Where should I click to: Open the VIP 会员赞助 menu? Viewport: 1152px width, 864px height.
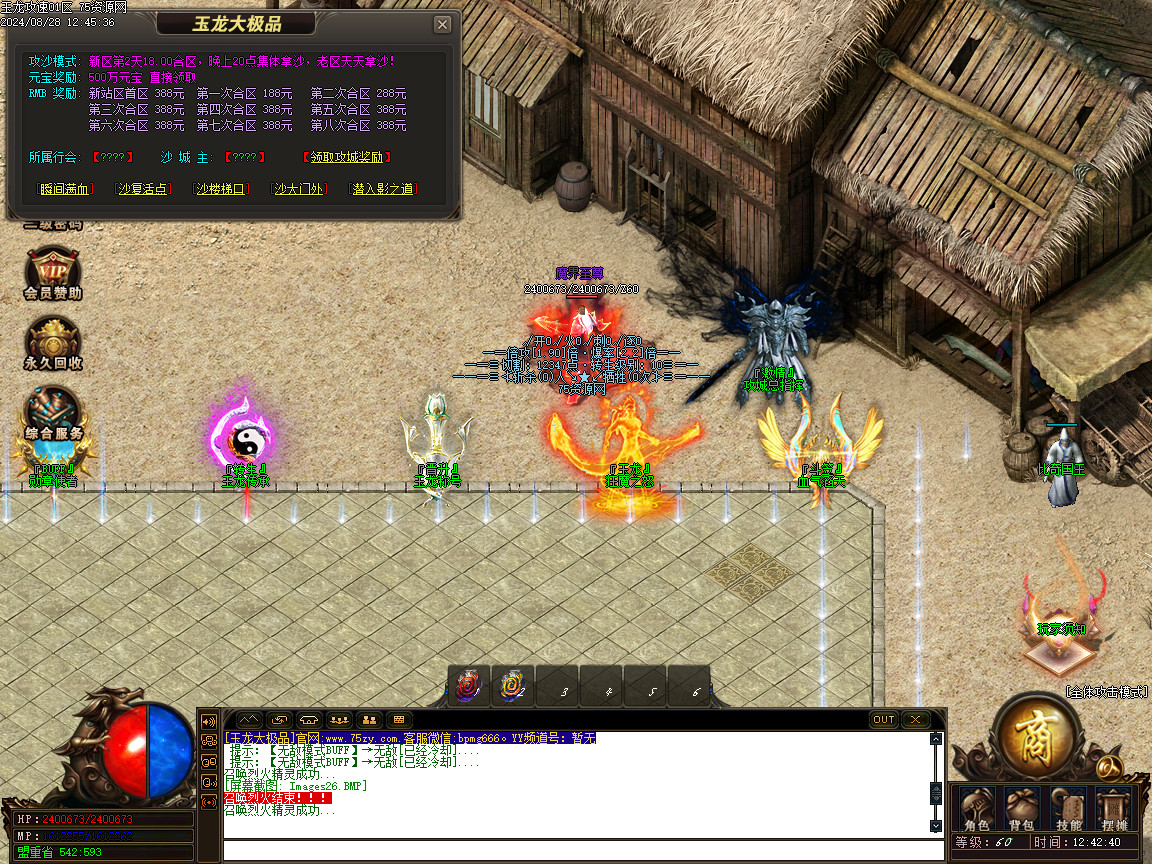[x=52, y=272]
